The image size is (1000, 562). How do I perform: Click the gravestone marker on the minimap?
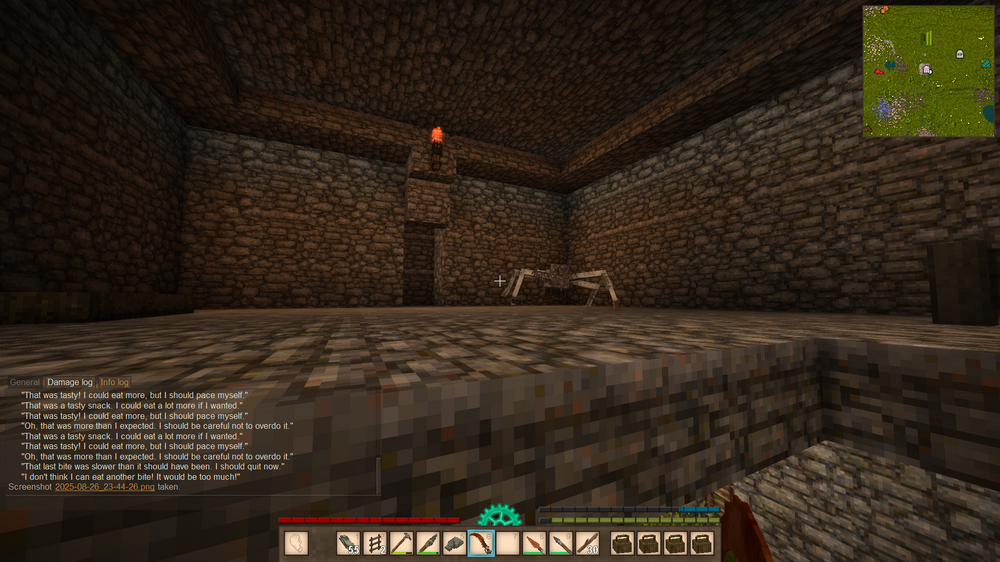[960, 54]
